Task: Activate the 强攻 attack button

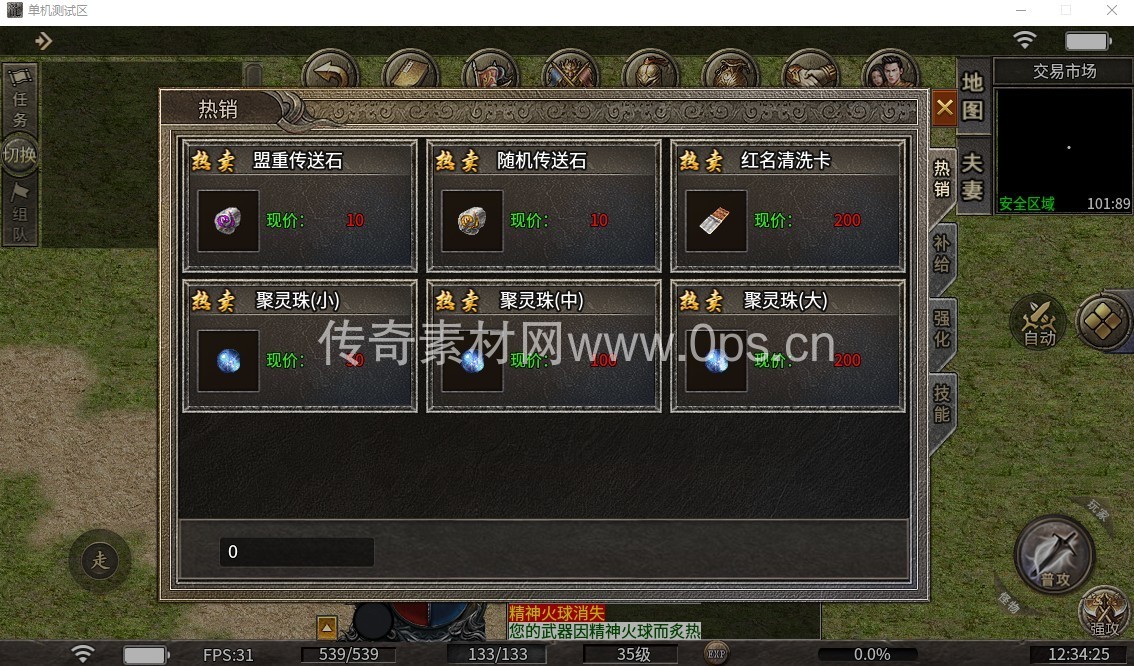Action: (1105, 611)
